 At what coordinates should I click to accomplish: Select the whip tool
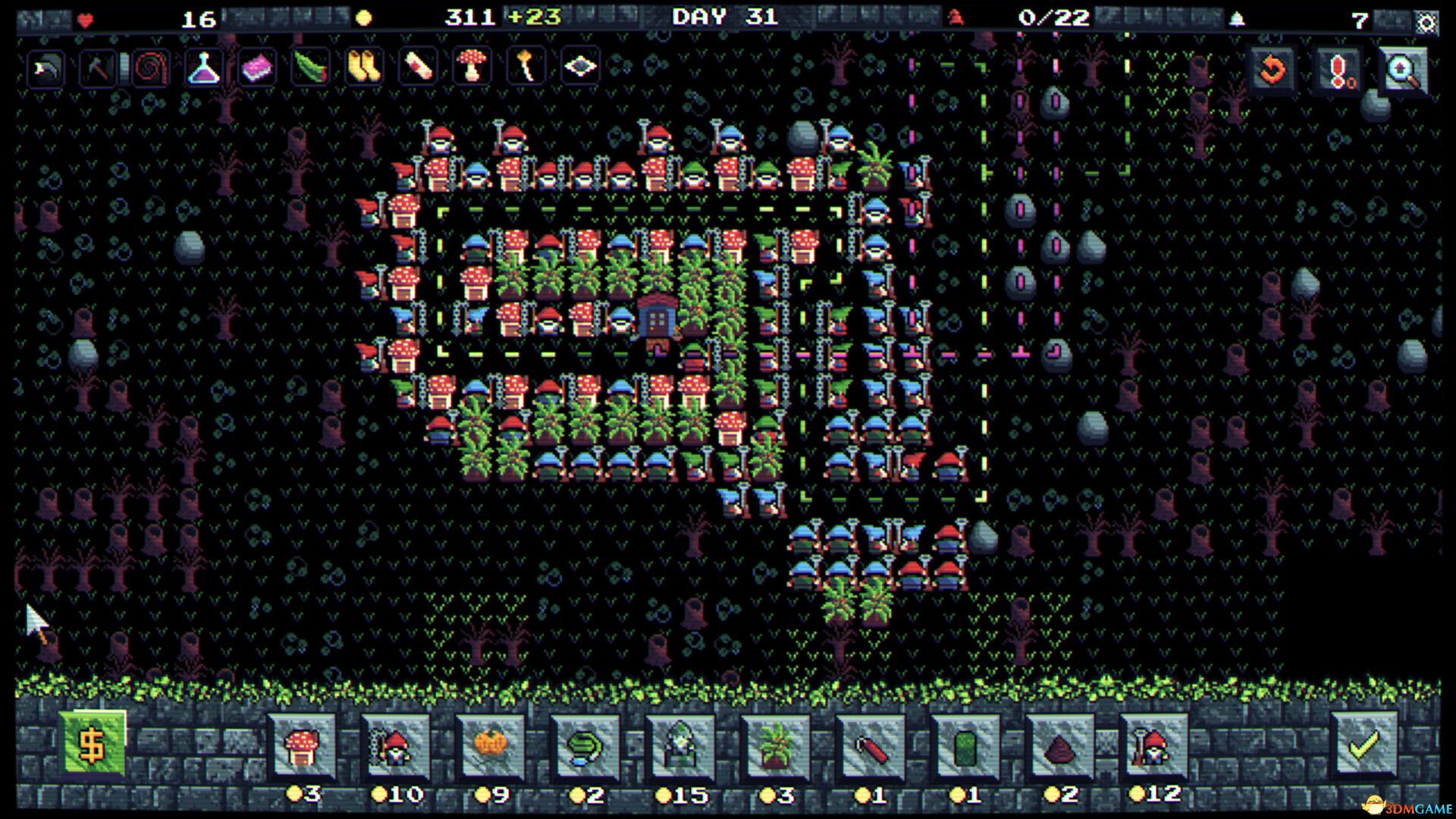[151, 68]
